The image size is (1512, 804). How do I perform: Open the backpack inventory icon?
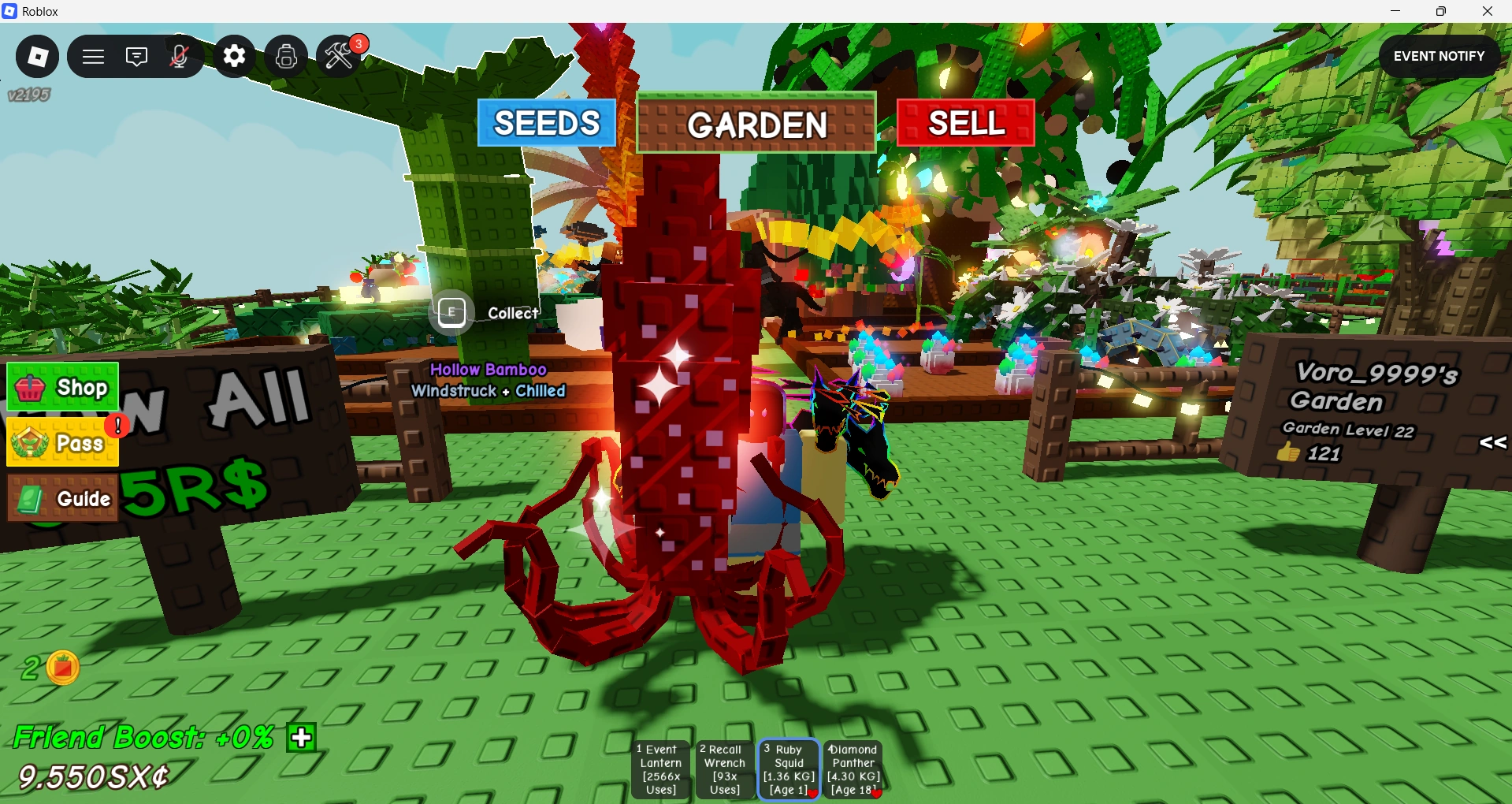tap(285, 56)
